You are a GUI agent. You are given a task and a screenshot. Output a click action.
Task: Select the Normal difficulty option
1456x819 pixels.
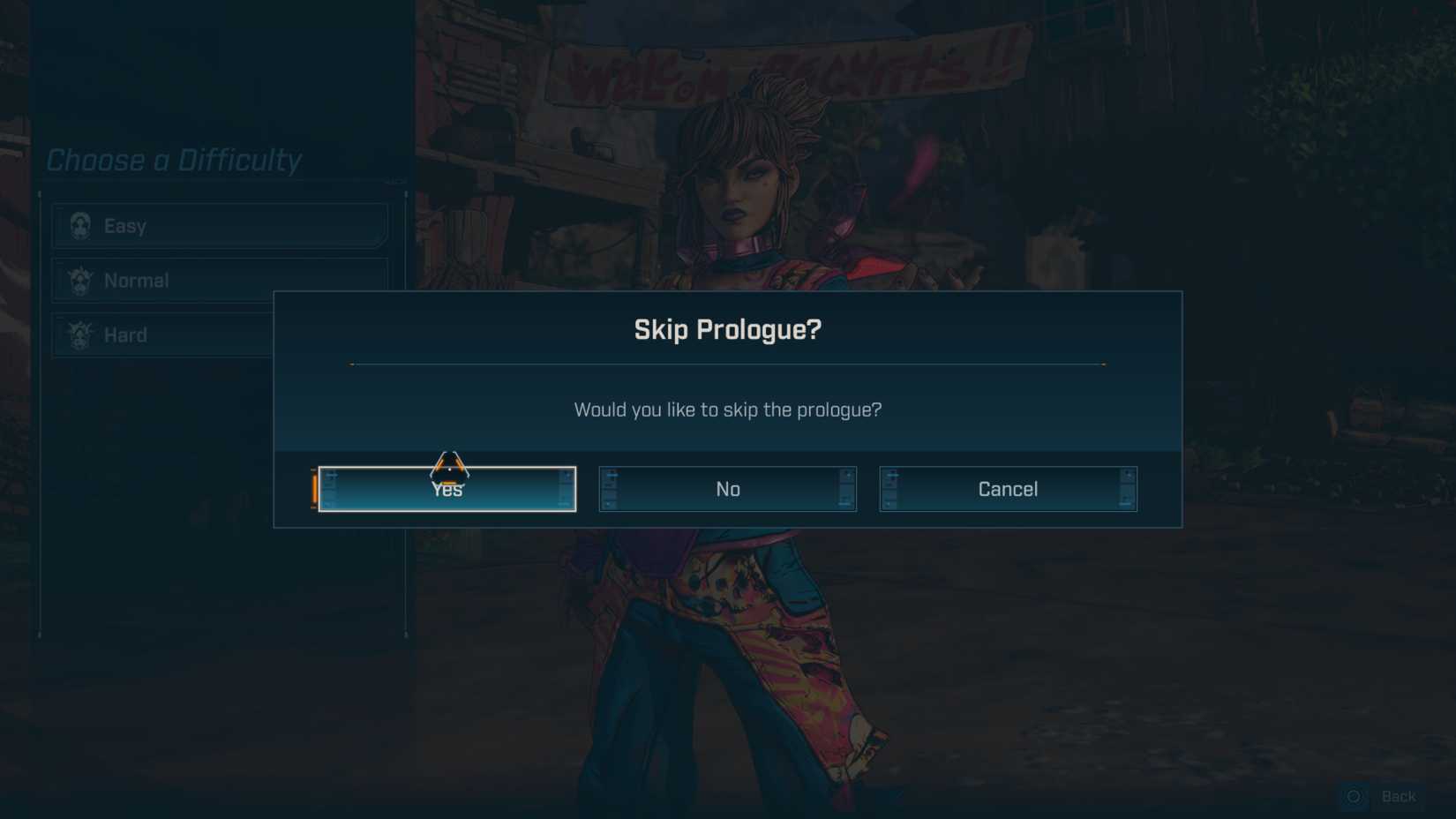pyautogui.click(x=219, y=281)
